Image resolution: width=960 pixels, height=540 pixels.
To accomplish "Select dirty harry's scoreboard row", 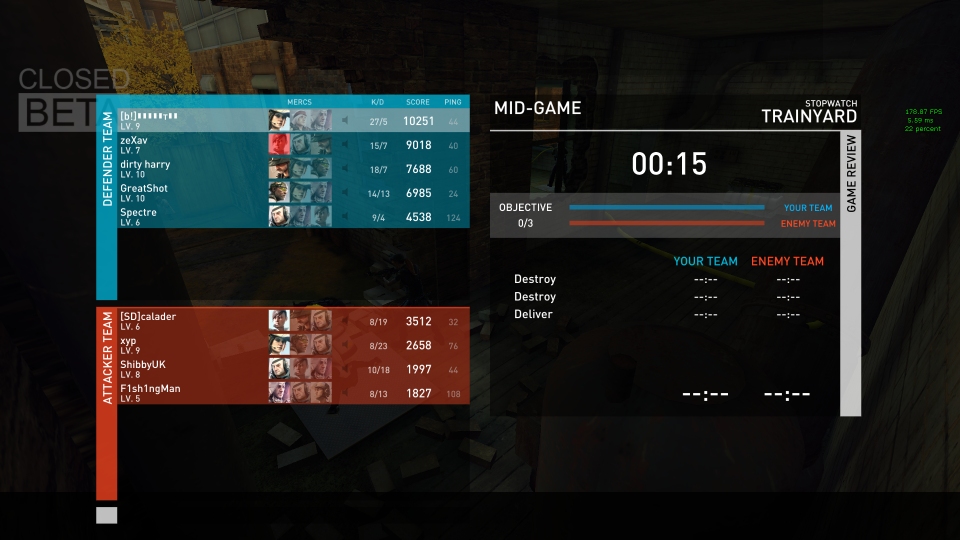I will tap(190, 169).
